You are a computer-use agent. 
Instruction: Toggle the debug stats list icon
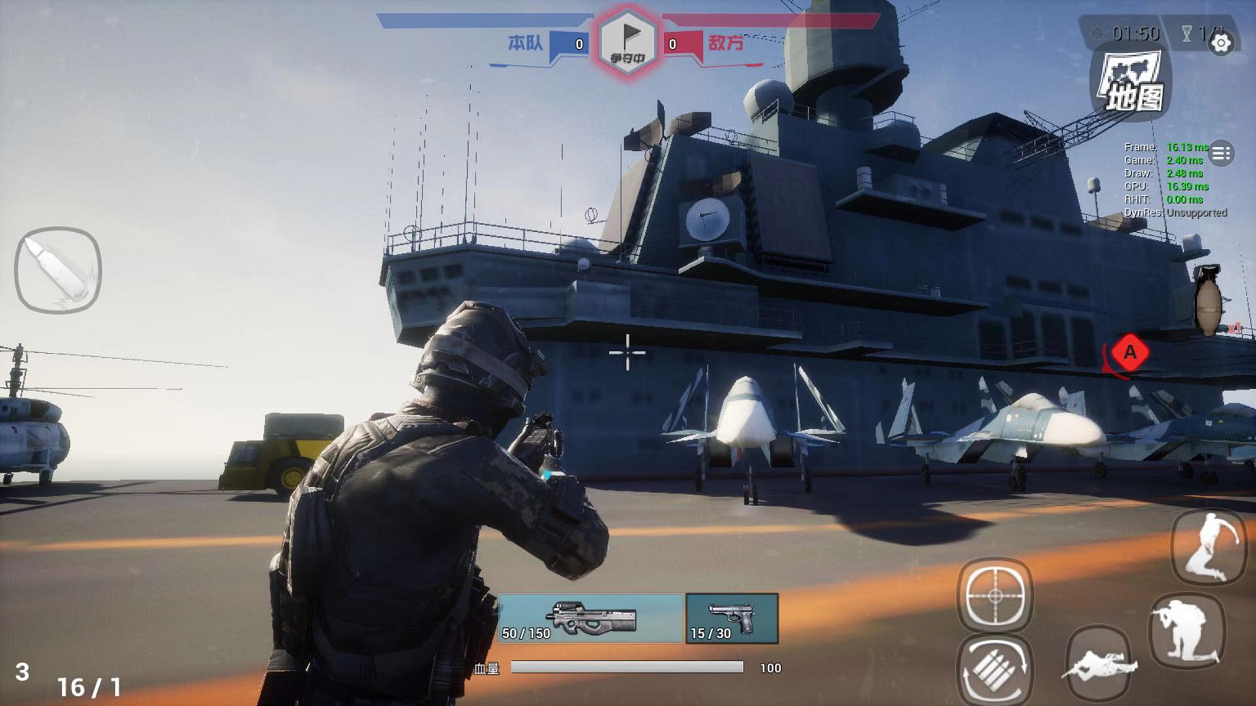[x=1221, y=153]
